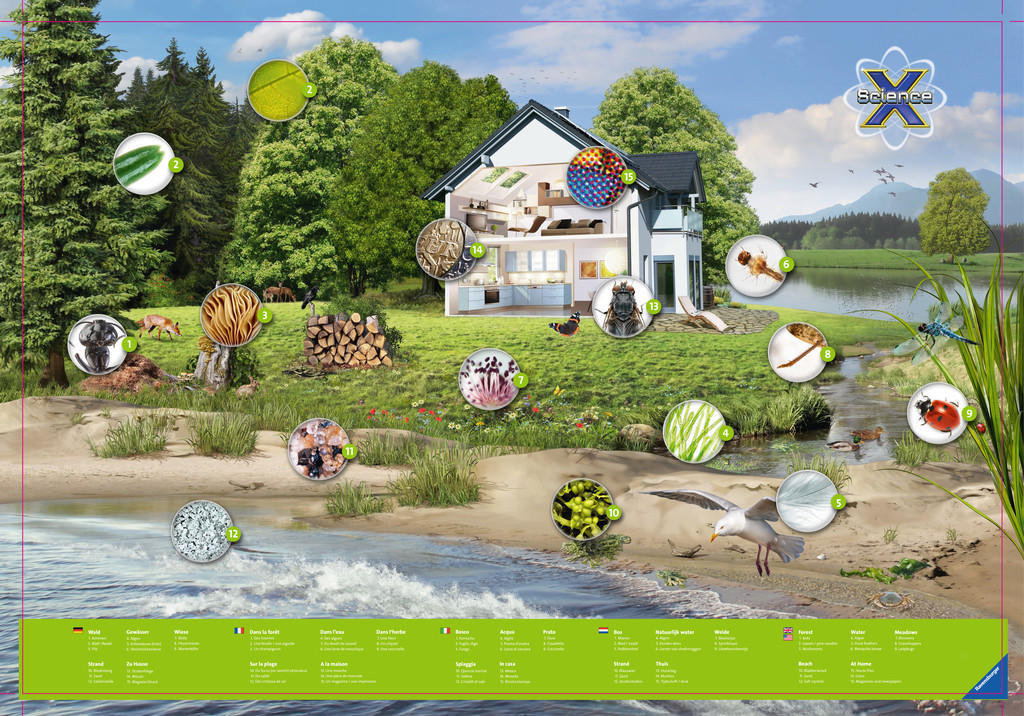Open the colored print dots marker 15
1024x716 pixels.
click(x=596, y=177)
